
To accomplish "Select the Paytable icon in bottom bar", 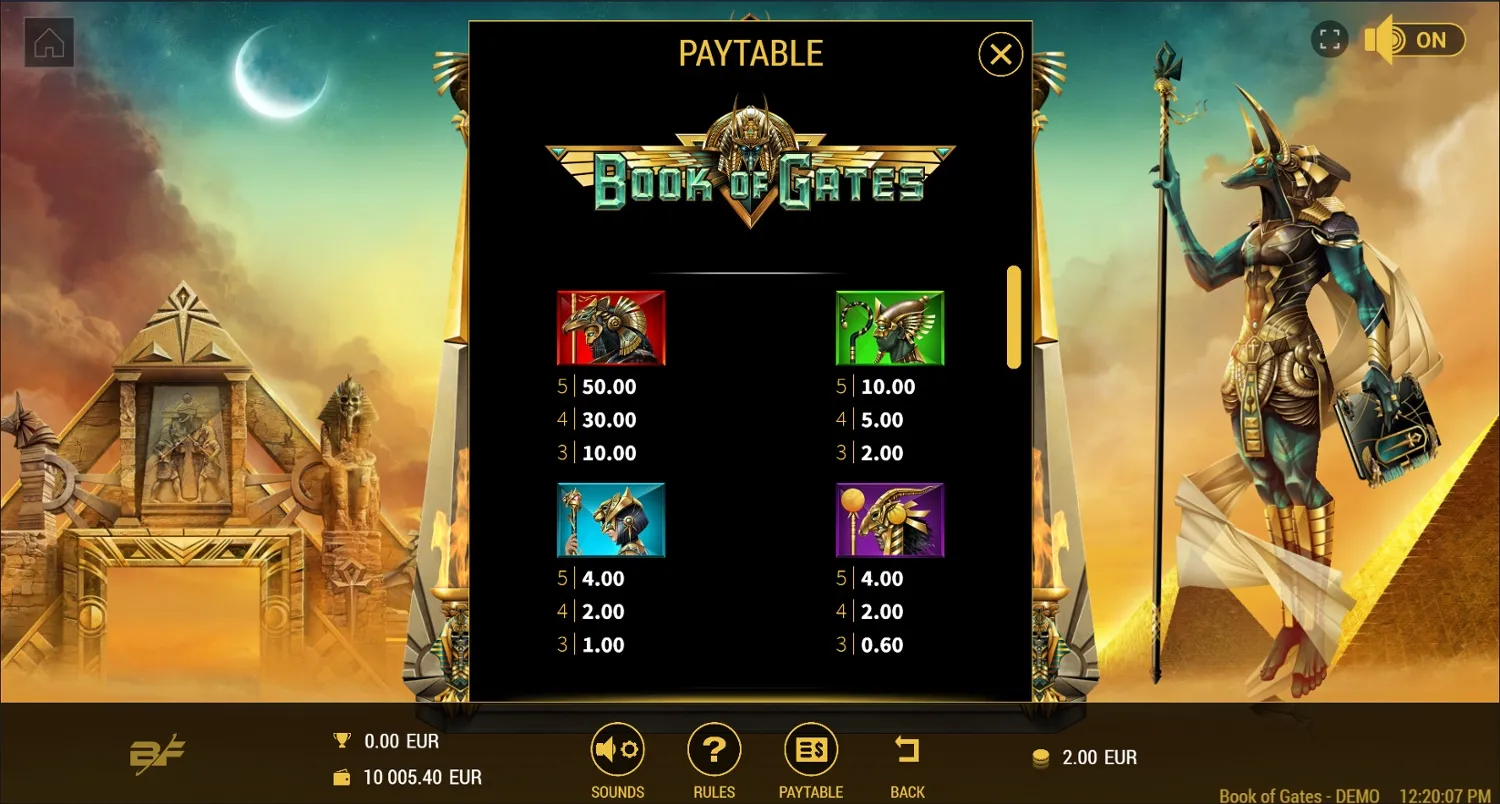I will point(810,748).
